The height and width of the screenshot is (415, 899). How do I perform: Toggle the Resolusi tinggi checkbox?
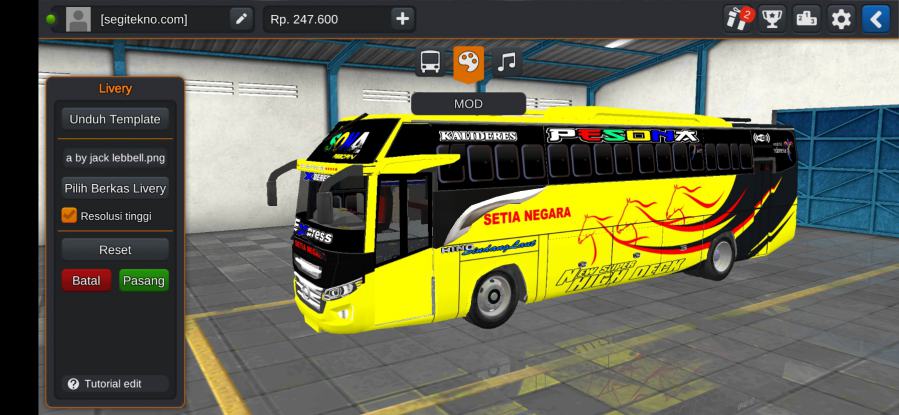point(70,215)
